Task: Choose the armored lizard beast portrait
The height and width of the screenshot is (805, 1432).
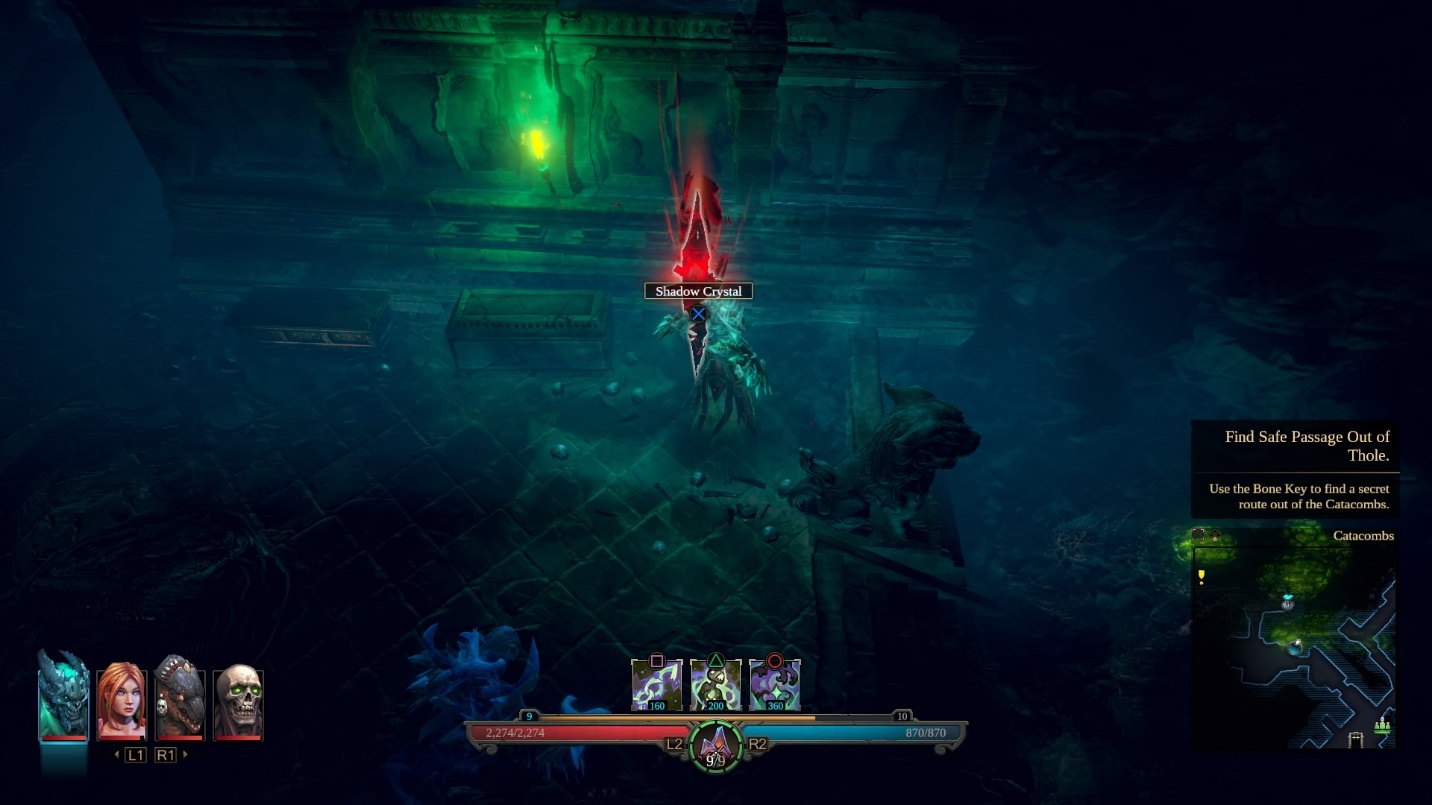Action: (180, 700)
